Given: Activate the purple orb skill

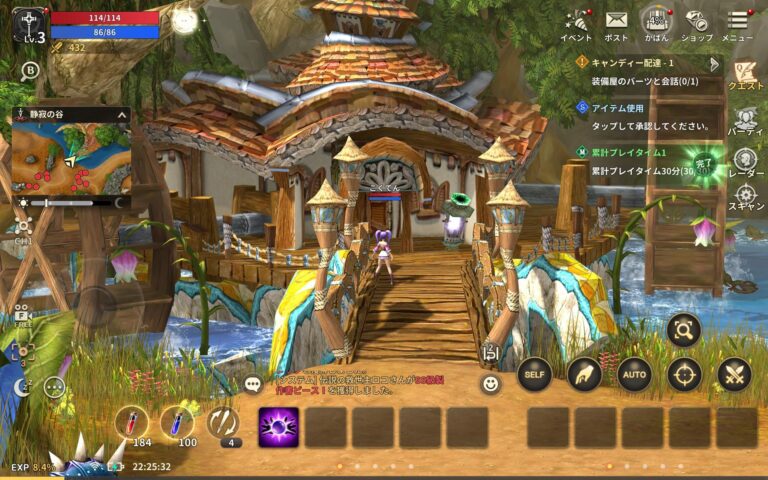Looking at the screenshot, I should (x=278, y=427).
